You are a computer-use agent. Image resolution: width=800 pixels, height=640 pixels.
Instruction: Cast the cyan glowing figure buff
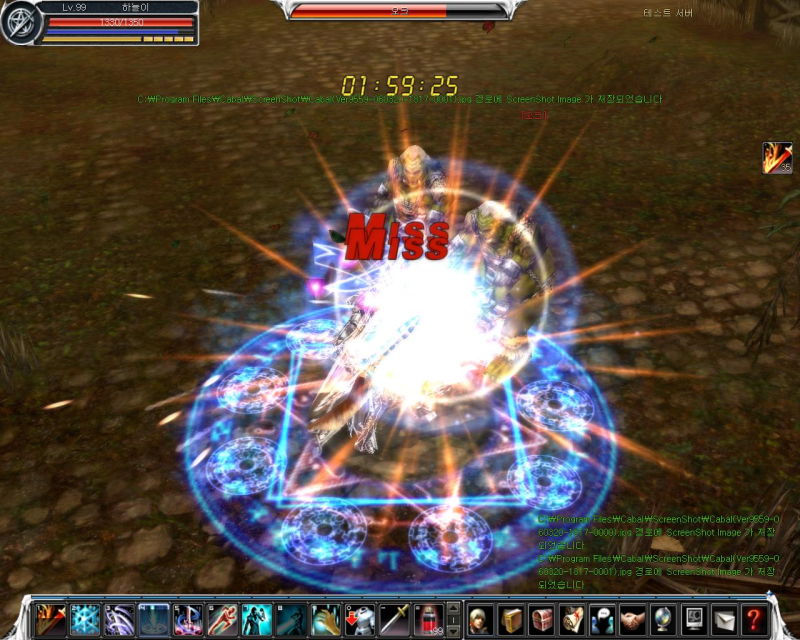256,619
